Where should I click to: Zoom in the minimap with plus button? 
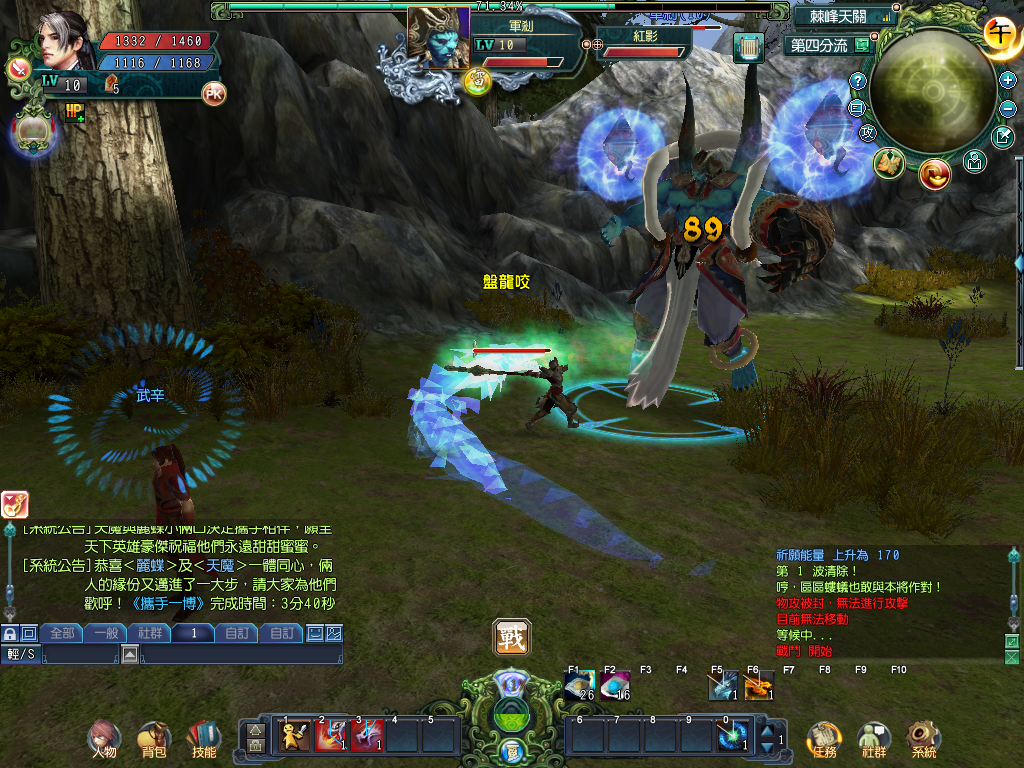[x=1007, y=79]
